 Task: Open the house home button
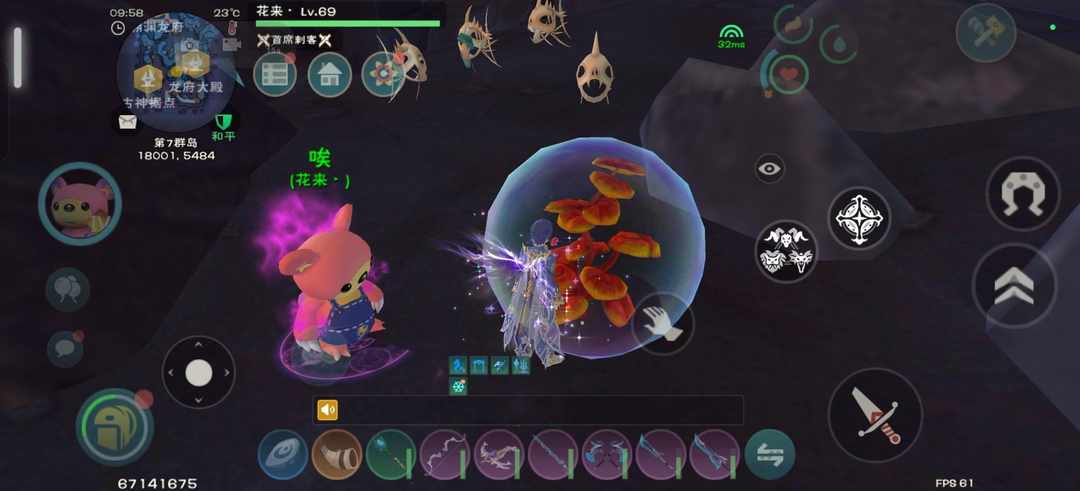point(329,74)
